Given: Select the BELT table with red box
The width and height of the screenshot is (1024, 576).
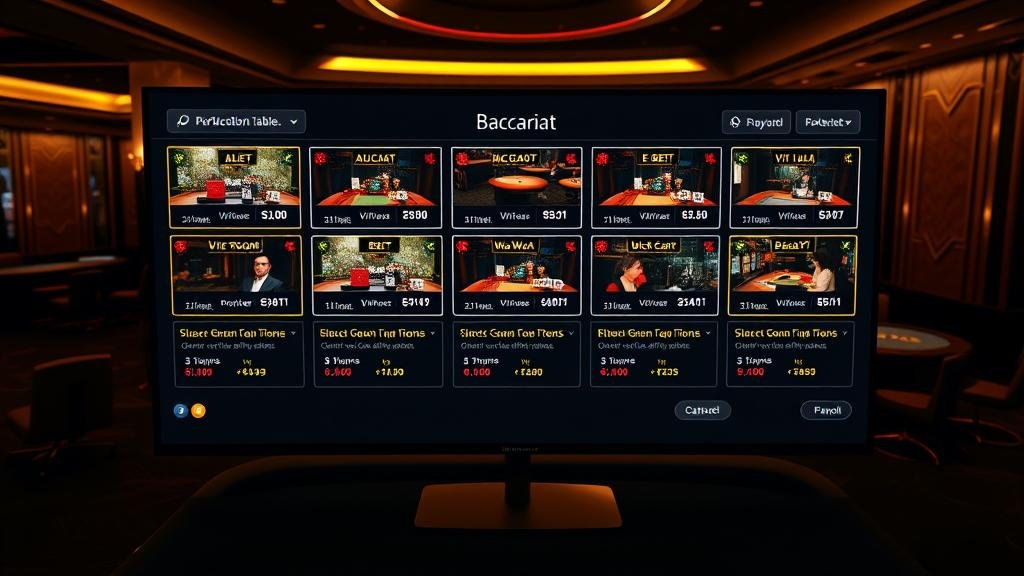Looking at the screenshot, I should point(377,275).
